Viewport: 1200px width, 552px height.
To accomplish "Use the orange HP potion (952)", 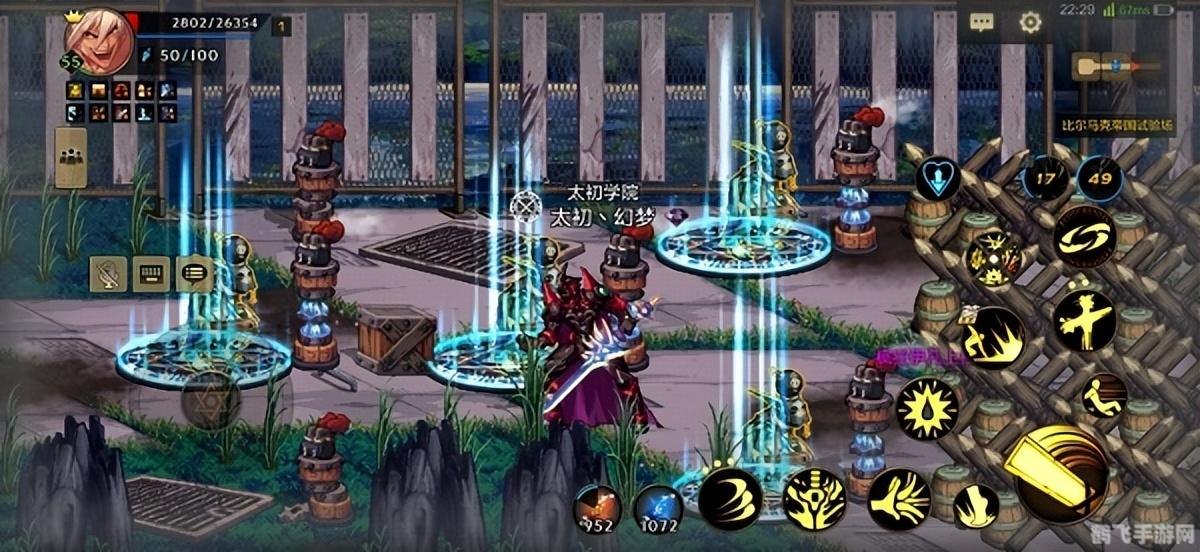I will tap(597, 506).
